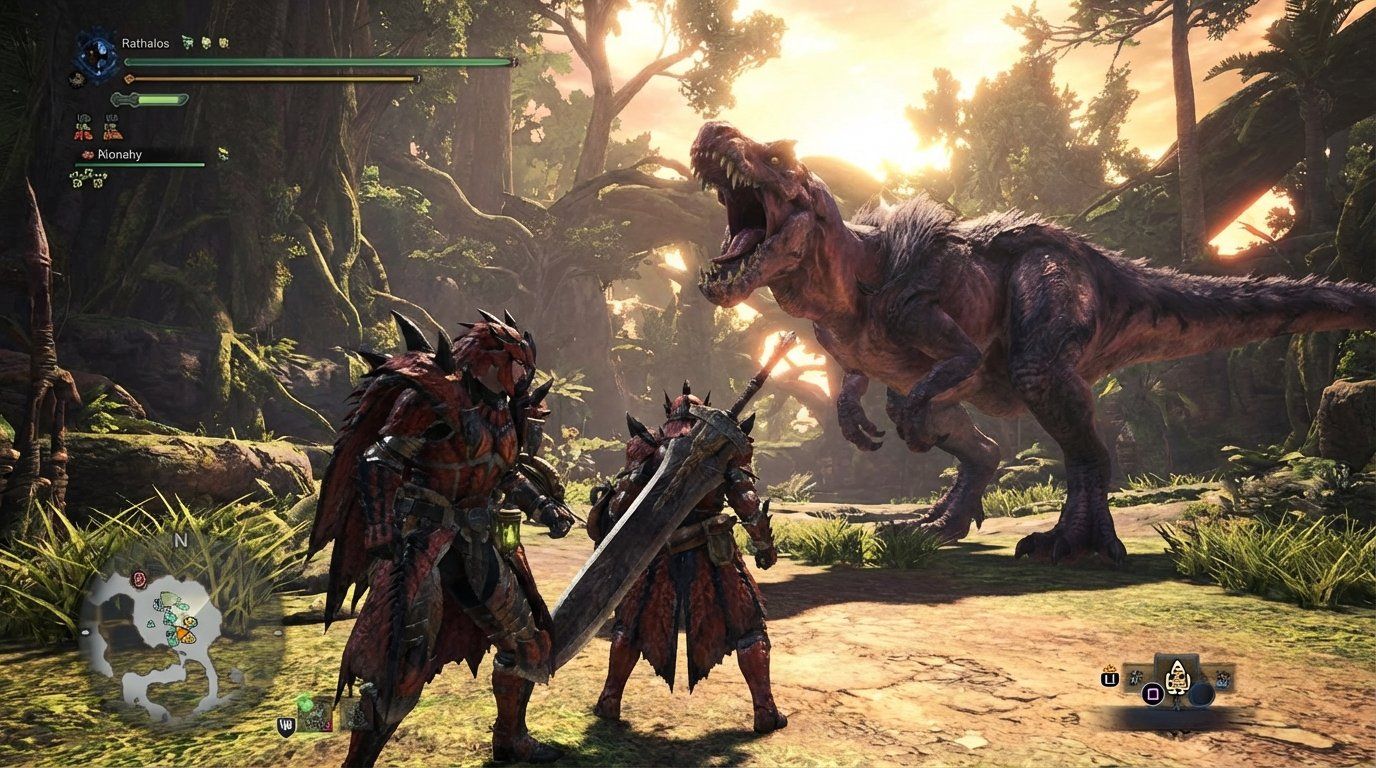This screenshot has width=1376, height=768.
Task: Click the poison status icon beside Rathalos name
Action: (187, 42)
